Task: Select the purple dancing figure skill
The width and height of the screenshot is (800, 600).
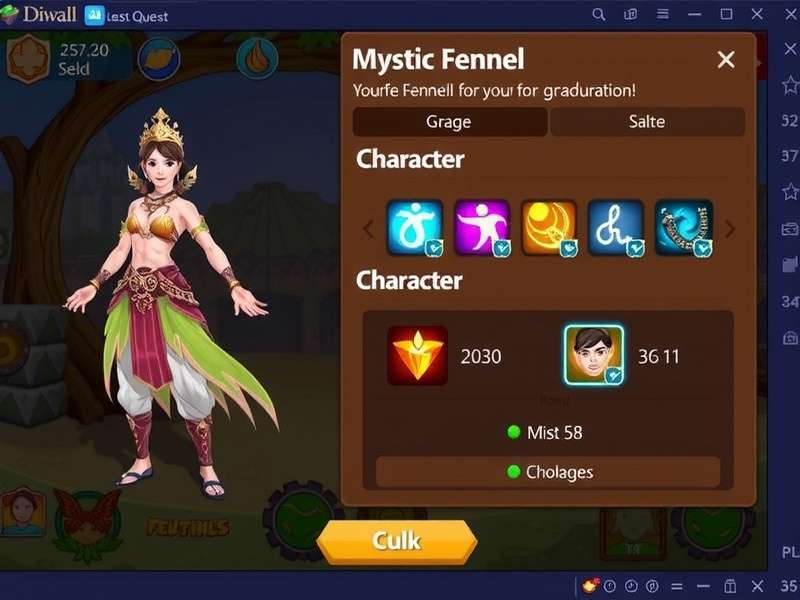Action: [482, 228]
